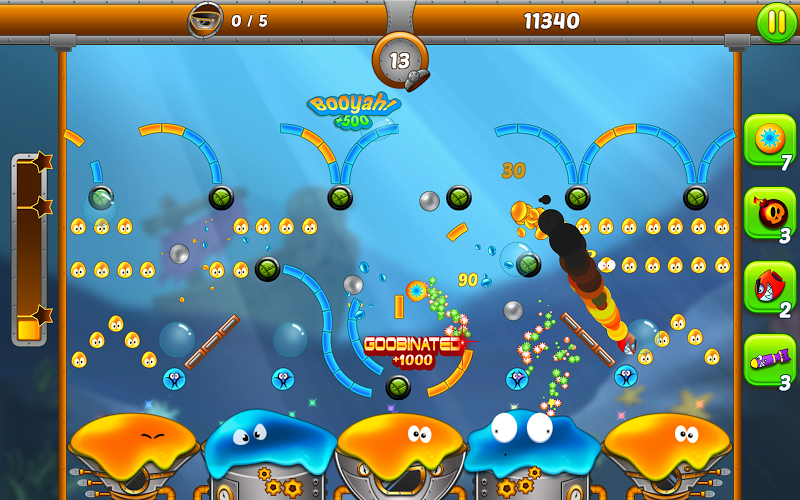
Task: Activate the purple rocket power-up
Action: 769,360
